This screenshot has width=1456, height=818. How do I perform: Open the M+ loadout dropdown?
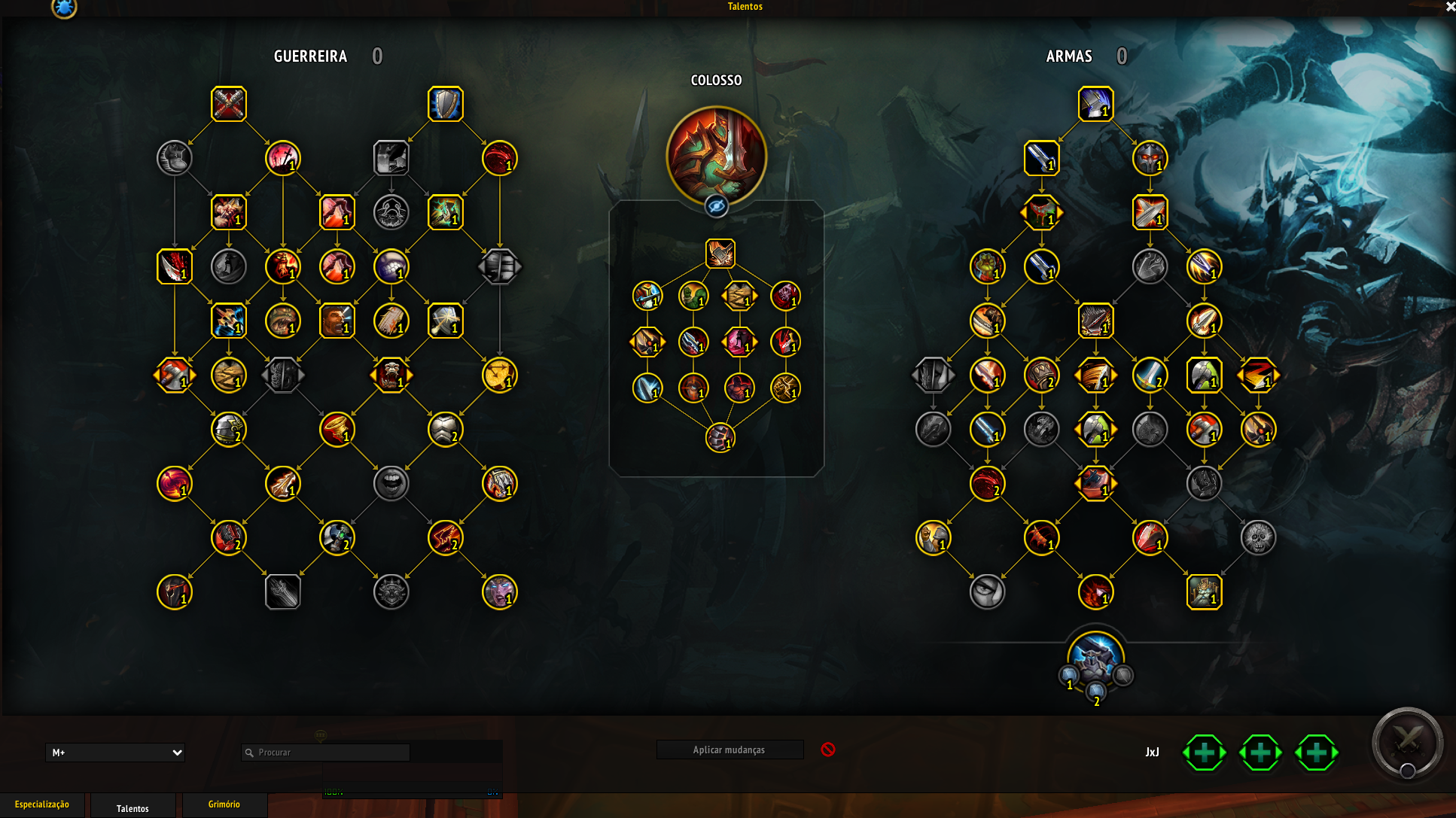tap(115, 753)
